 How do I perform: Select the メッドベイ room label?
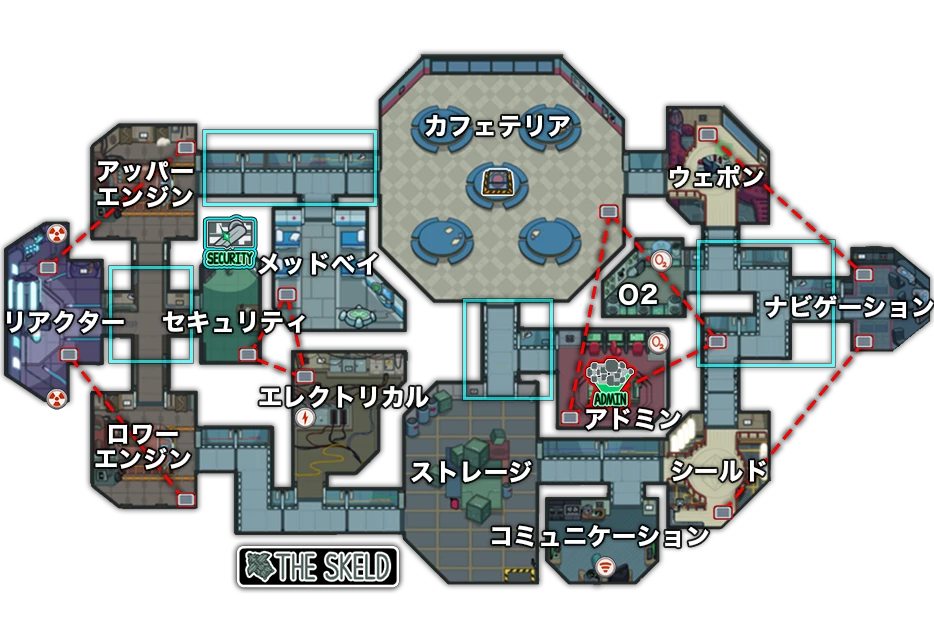point(319,264)
